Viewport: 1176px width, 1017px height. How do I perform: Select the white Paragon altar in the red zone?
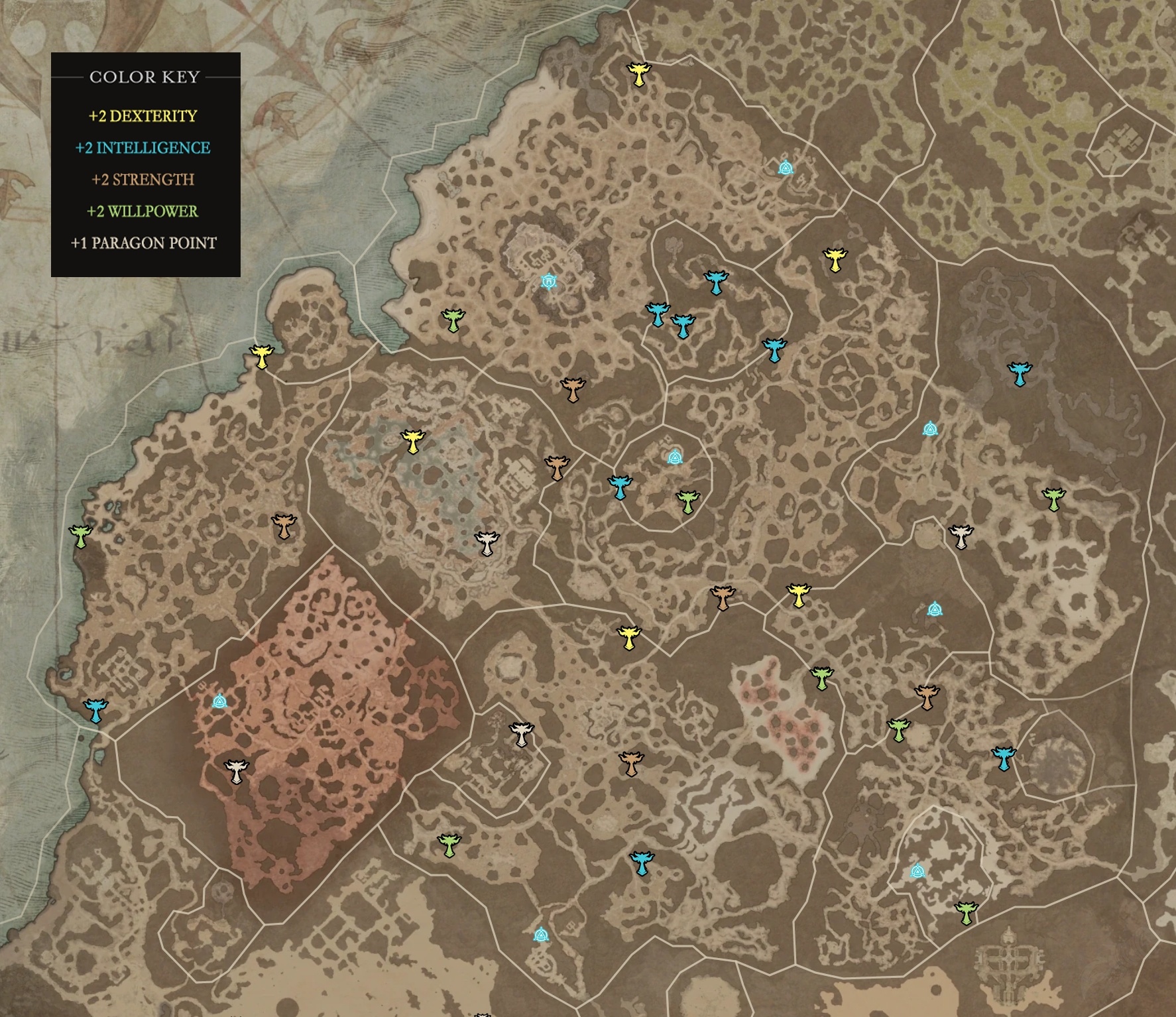pos(235,771)
